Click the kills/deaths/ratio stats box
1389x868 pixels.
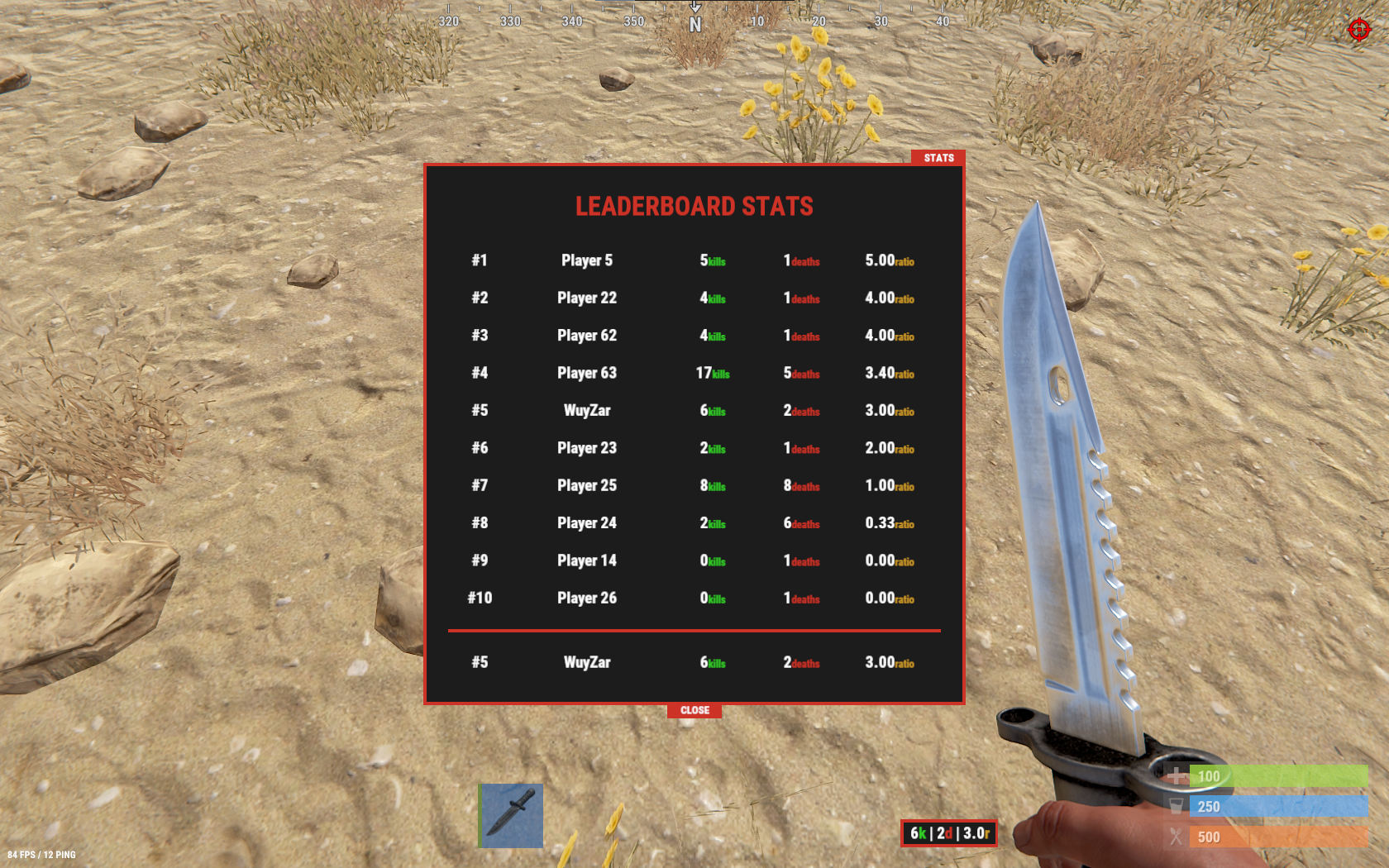[x=949, y=833]
